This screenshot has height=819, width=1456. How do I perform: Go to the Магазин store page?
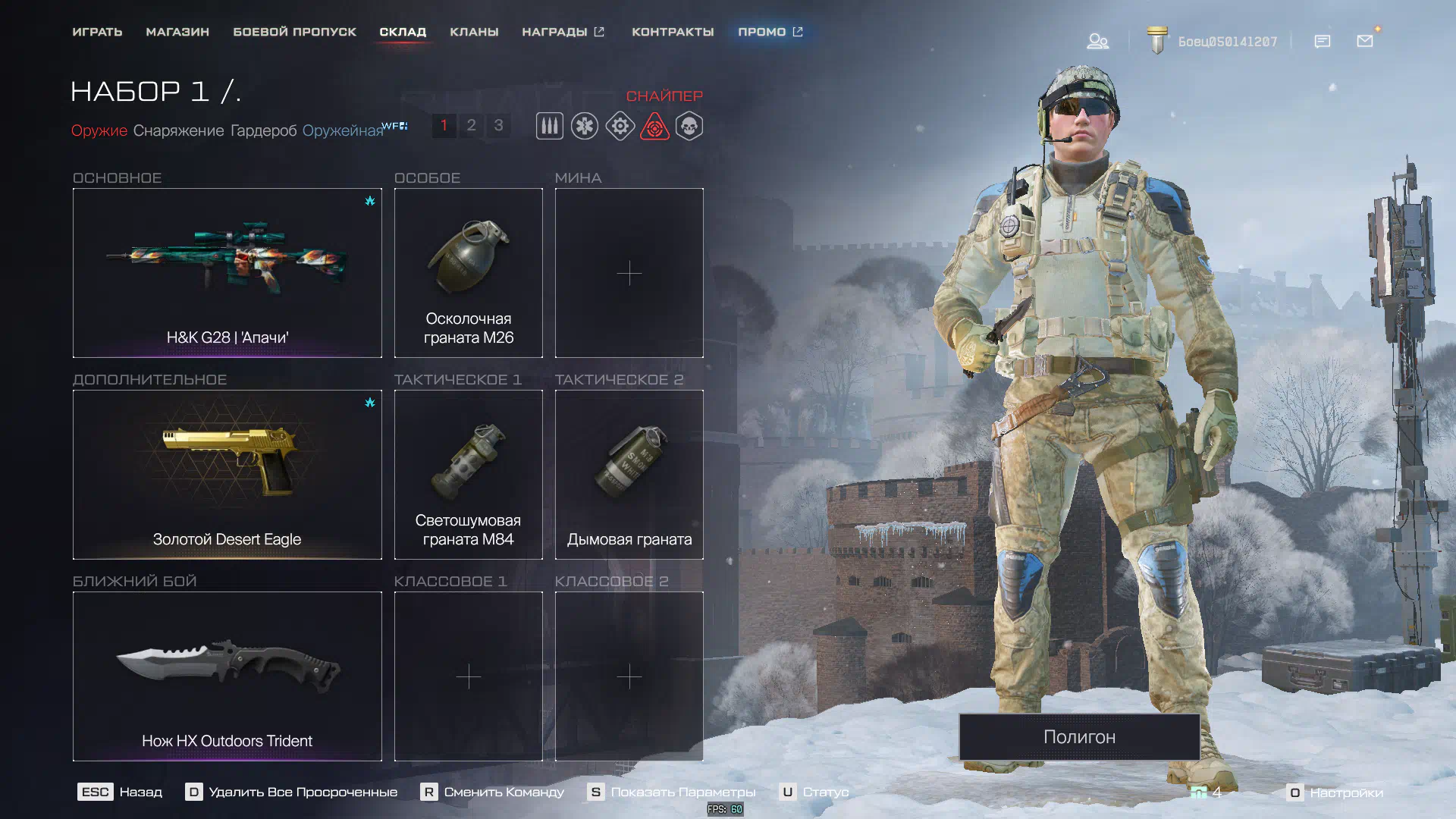click(x=177, y=32)
